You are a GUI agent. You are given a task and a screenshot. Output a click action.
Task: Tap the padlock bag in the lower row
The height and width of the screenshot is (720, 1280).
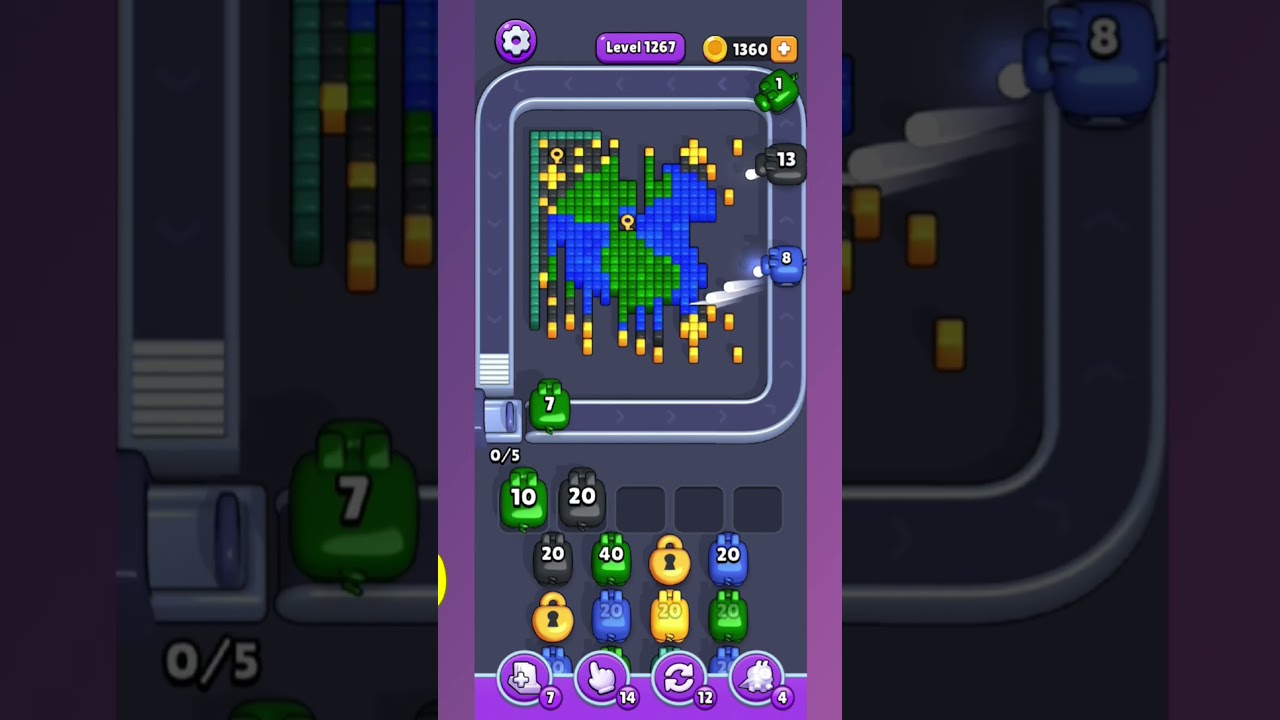point(554,620)
